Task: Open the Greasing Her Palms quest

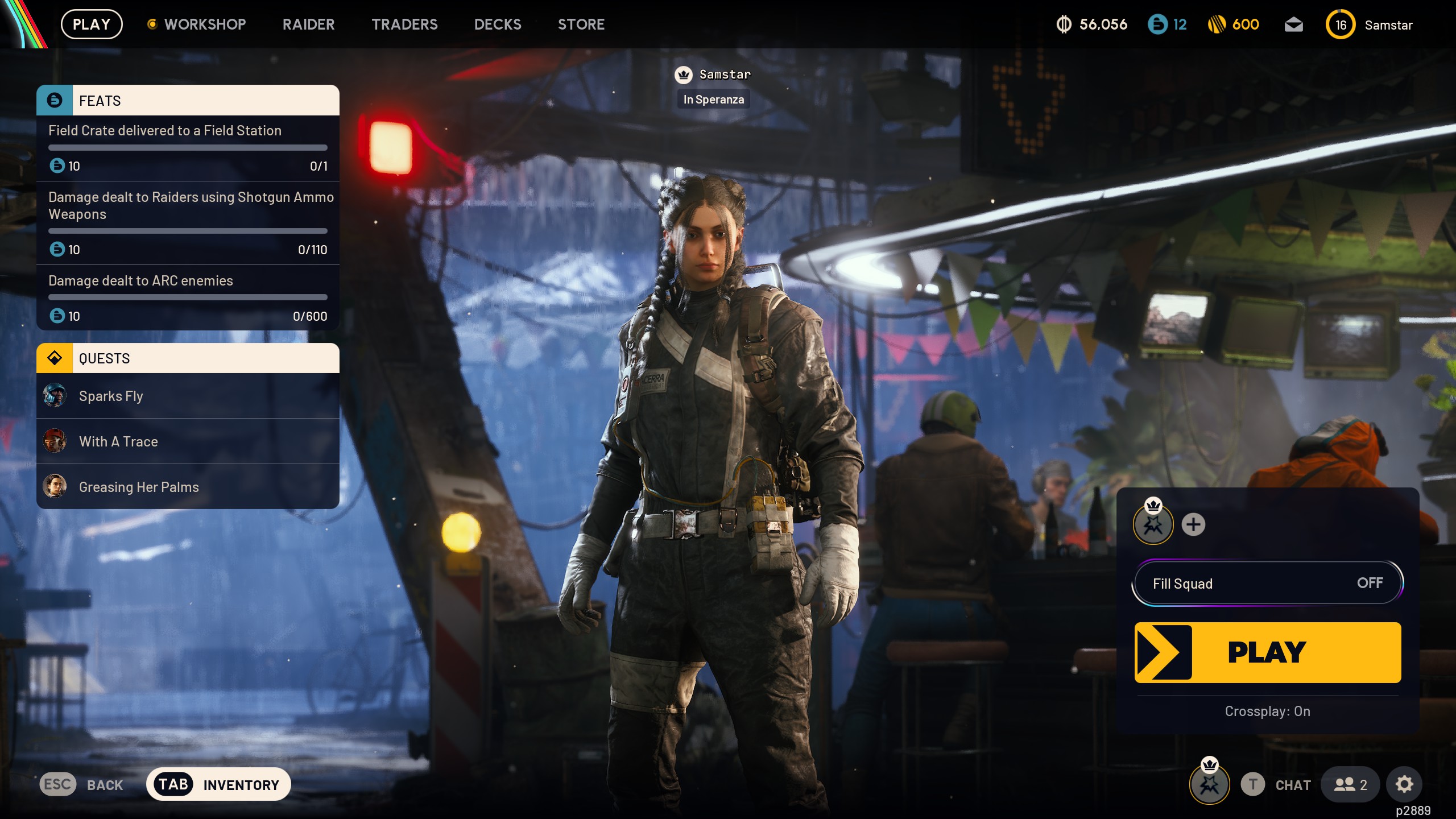Action: click(188, 487)
